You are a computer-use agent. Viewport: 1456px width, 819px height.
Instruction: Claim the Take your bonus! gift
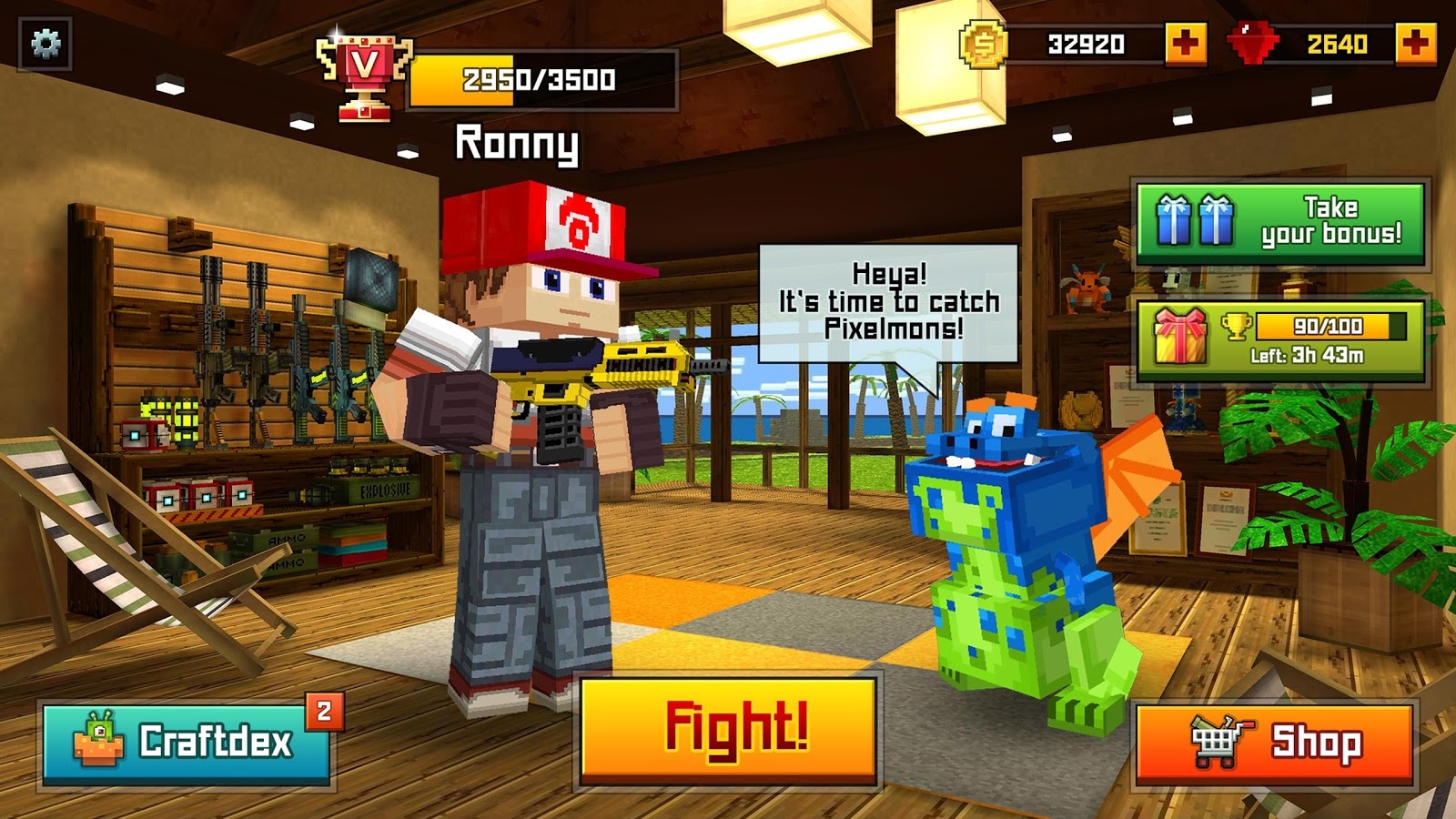tap(1280, 224)
